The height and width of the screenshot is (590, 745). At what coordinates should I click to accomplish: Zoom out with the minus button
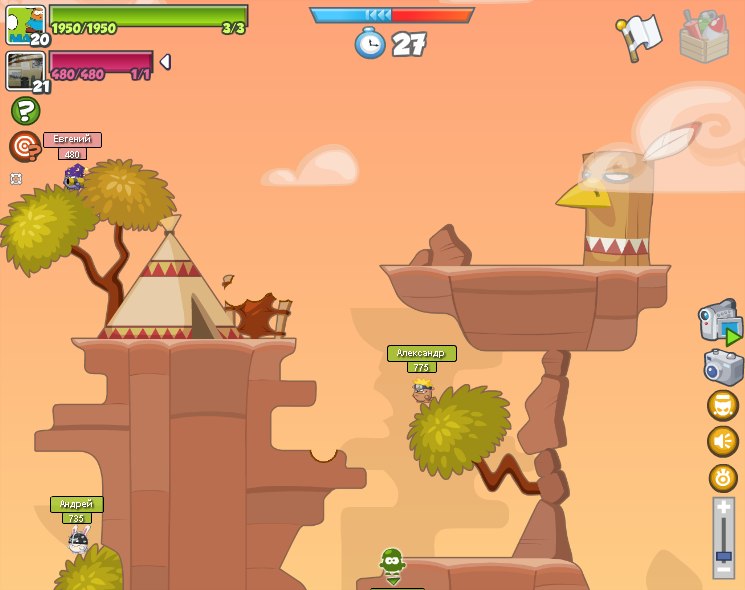[x=724, y=569]
